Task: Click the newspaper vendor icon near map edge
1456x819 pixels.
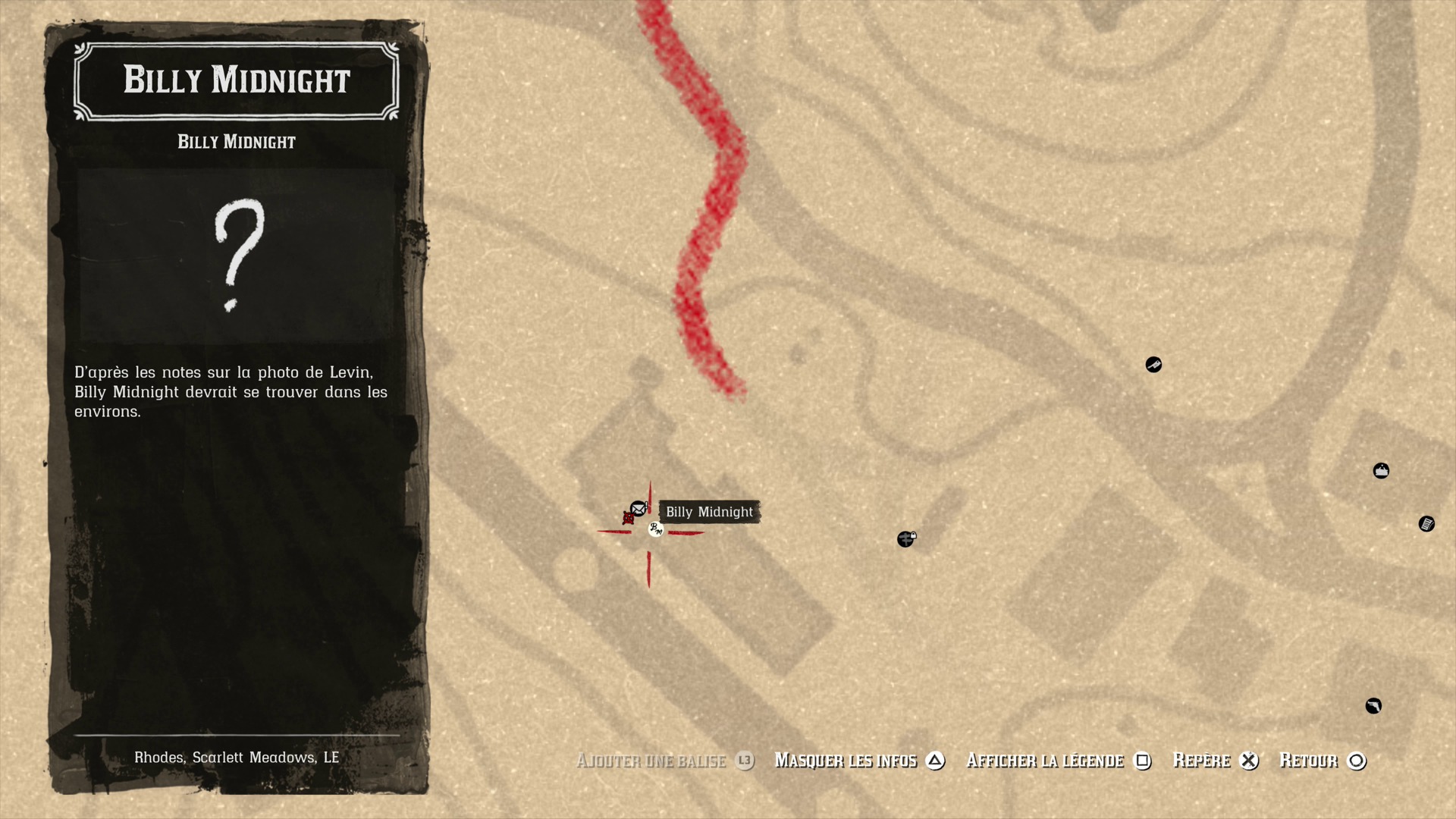Action: [x=1426, y=524]
